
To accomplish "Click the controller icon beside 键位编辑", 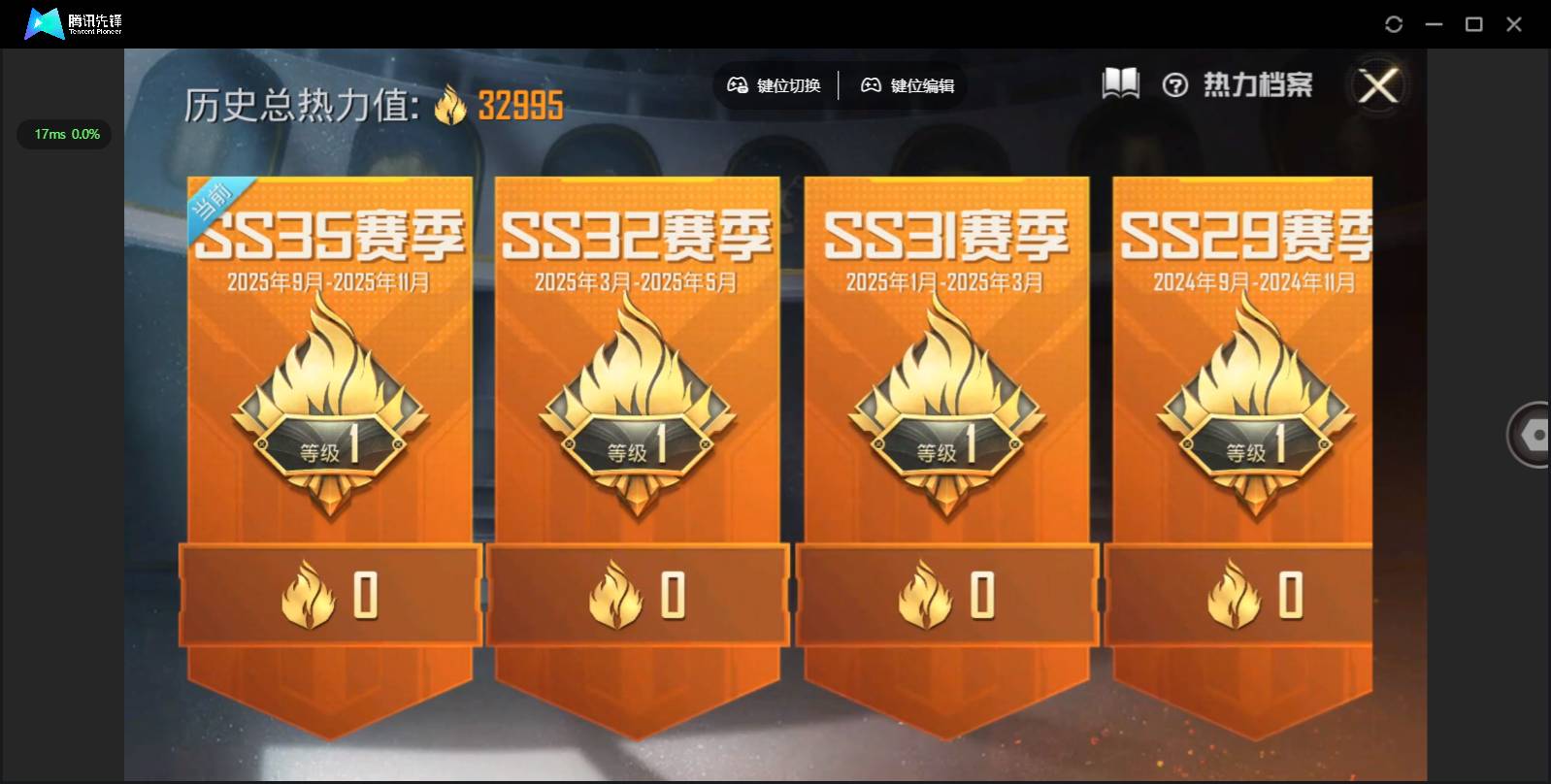I will [872, 85].
